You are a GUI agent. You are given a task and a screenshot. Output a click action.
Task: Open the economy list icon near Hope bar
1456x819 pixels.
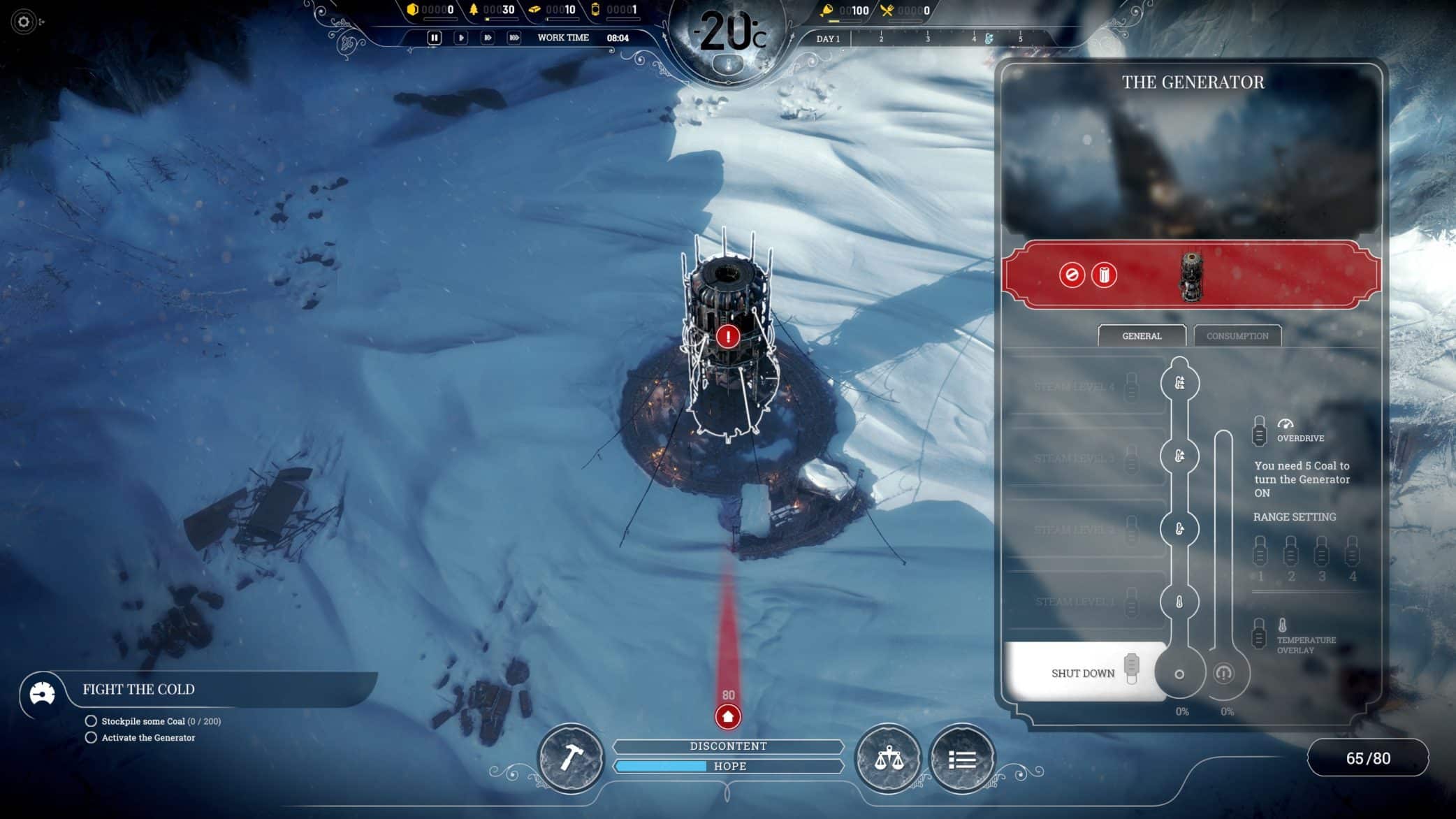[x=961, y=759]
